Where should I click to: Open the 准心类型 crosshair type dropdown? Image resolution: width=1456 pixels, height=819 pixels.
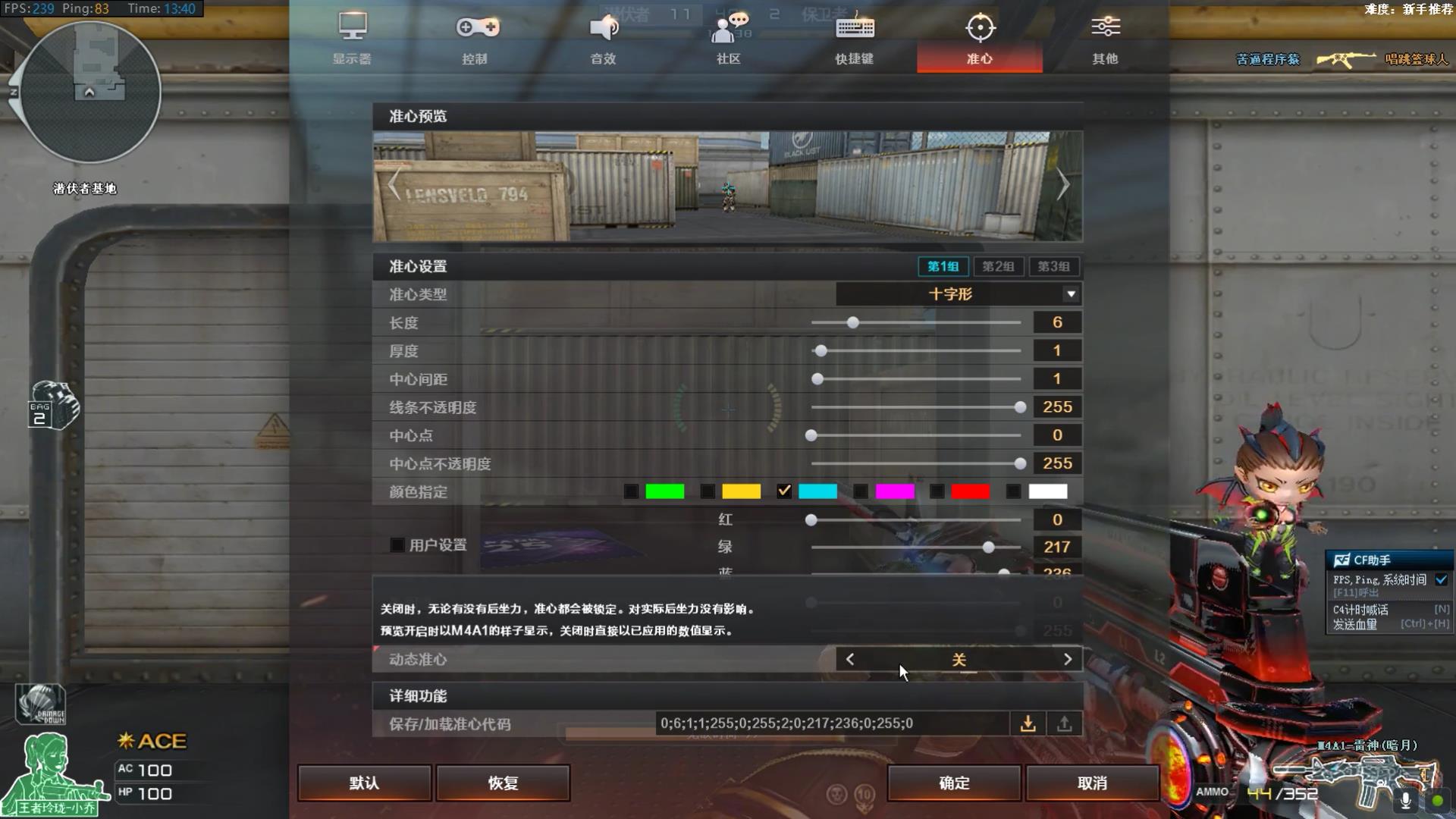click(x=1069, y=294)
